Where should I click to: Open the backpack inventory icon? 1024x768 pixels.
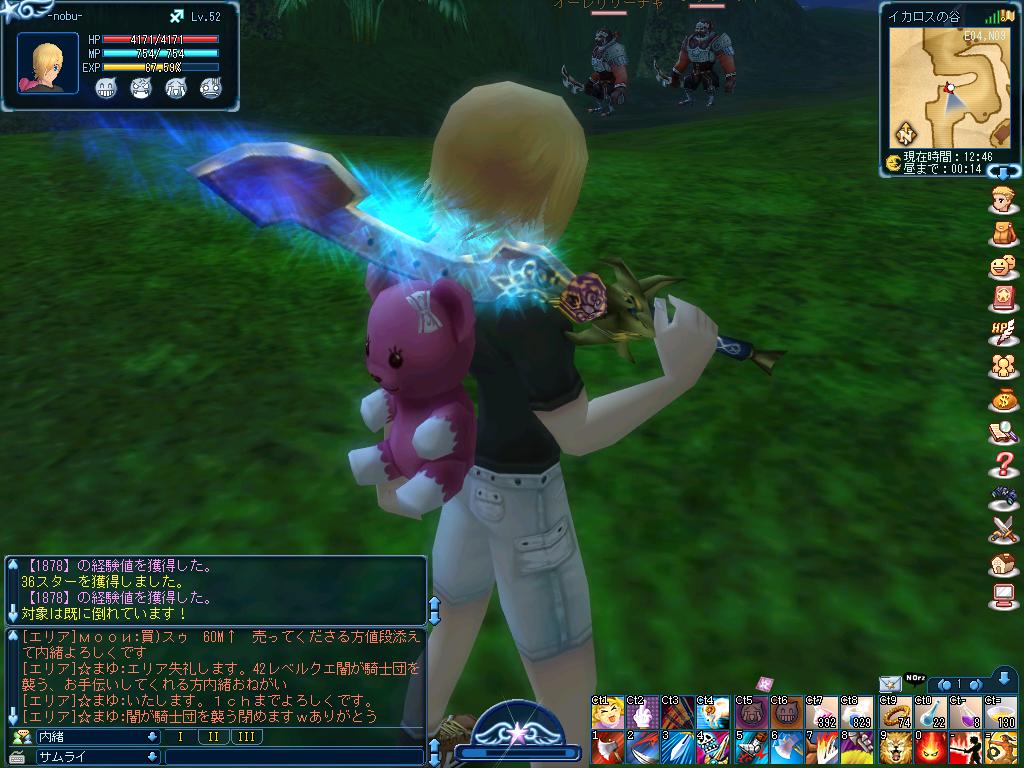pyautogui.click(x=1002, y=233)
